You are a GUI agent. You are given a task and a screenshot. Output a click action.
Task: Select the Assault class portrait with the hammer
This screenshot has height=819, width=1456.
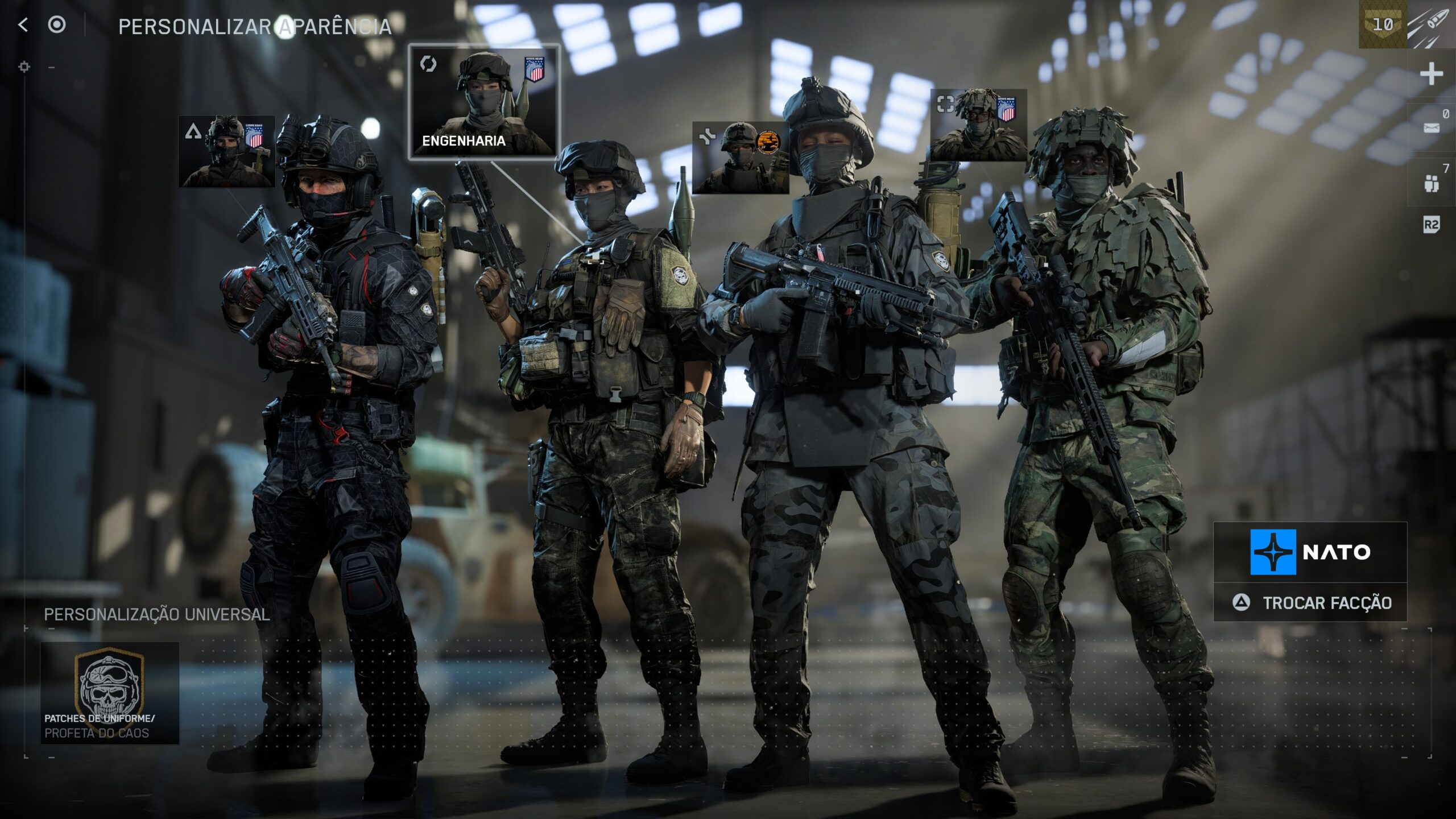pos(226,152)
